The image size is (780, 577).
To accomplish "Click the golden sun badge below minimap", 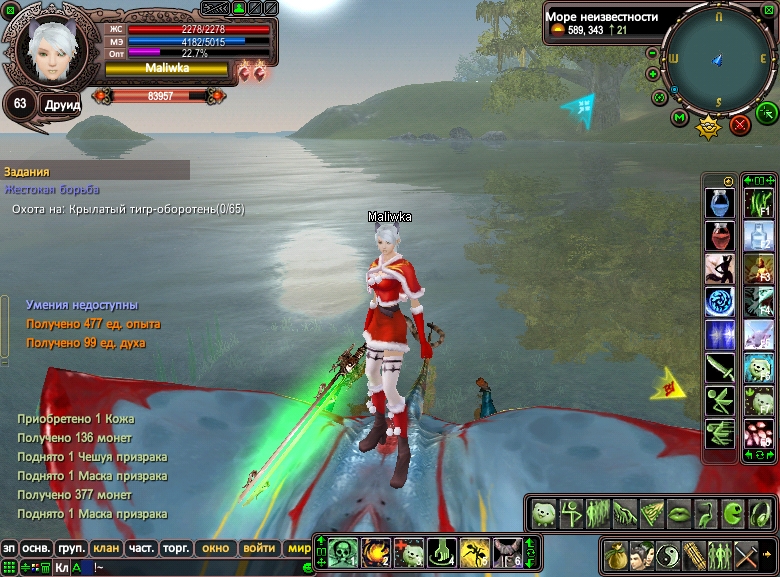I will (710, 126).
